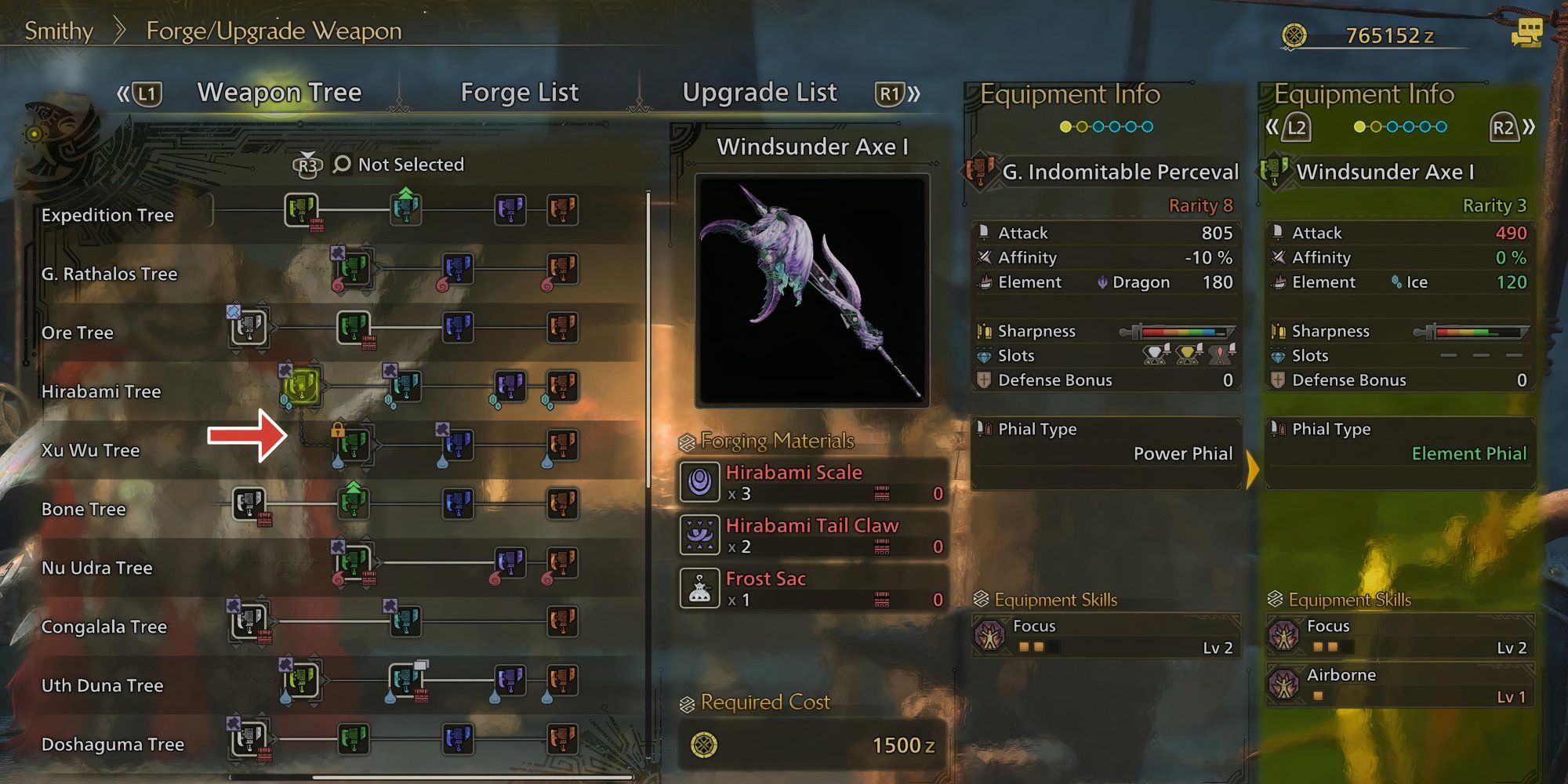Select the Airborne equipment skill
Viewport: 1568px width, 784px height.
click(x=1400, y=684)
